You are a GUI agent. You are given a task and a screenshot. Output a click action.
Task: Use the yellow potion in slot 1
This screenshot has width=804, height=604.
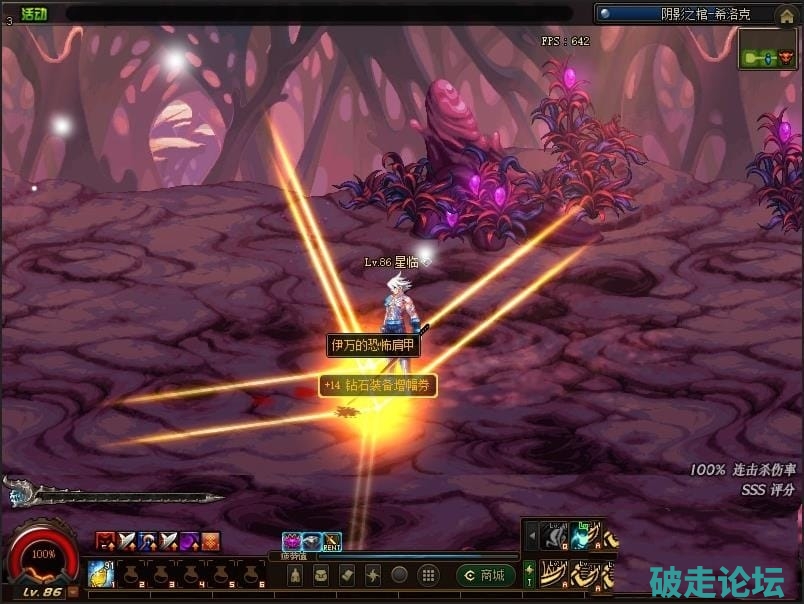pyautogui.click(x=99, y=571)
